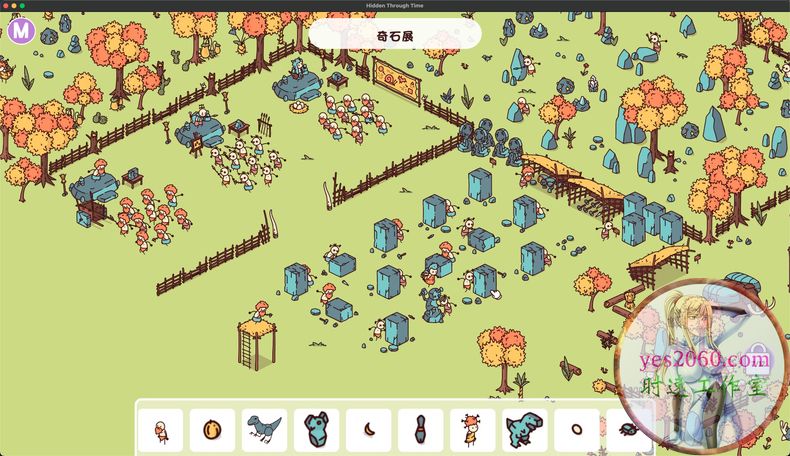Choose the dark beetle target slot

[626, 430]
